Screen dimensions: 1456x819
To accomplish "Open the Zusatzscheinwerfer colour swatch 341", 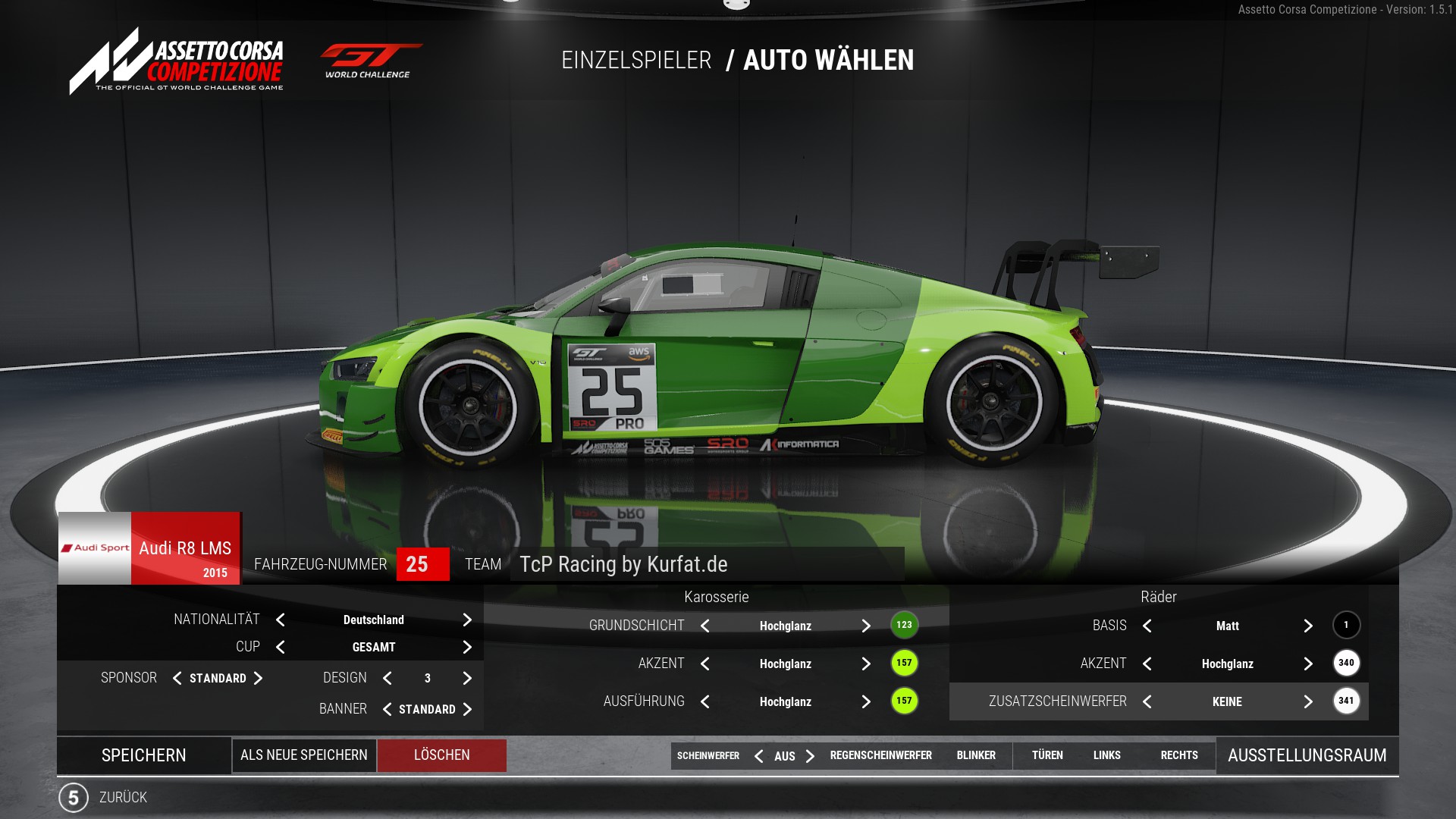I will [1346, 701].
